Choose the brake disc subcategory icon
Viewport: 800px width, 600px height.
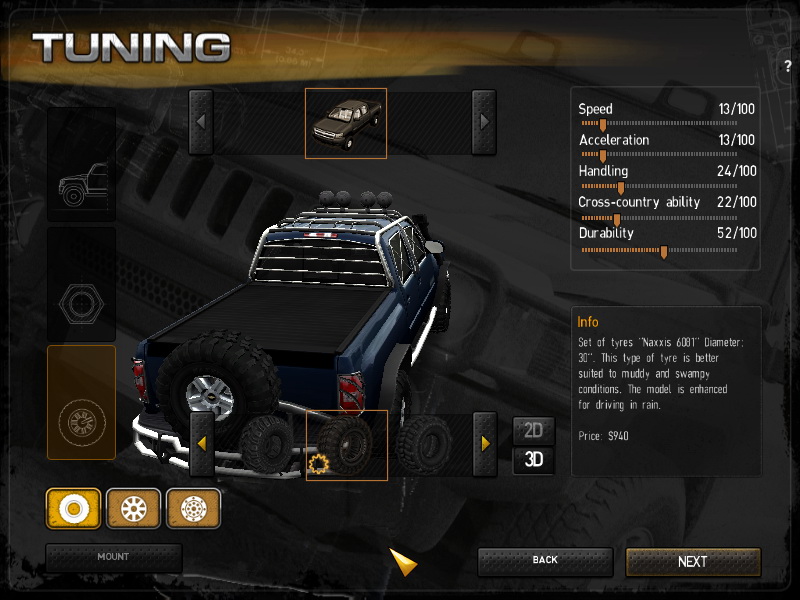pos(193,509)
